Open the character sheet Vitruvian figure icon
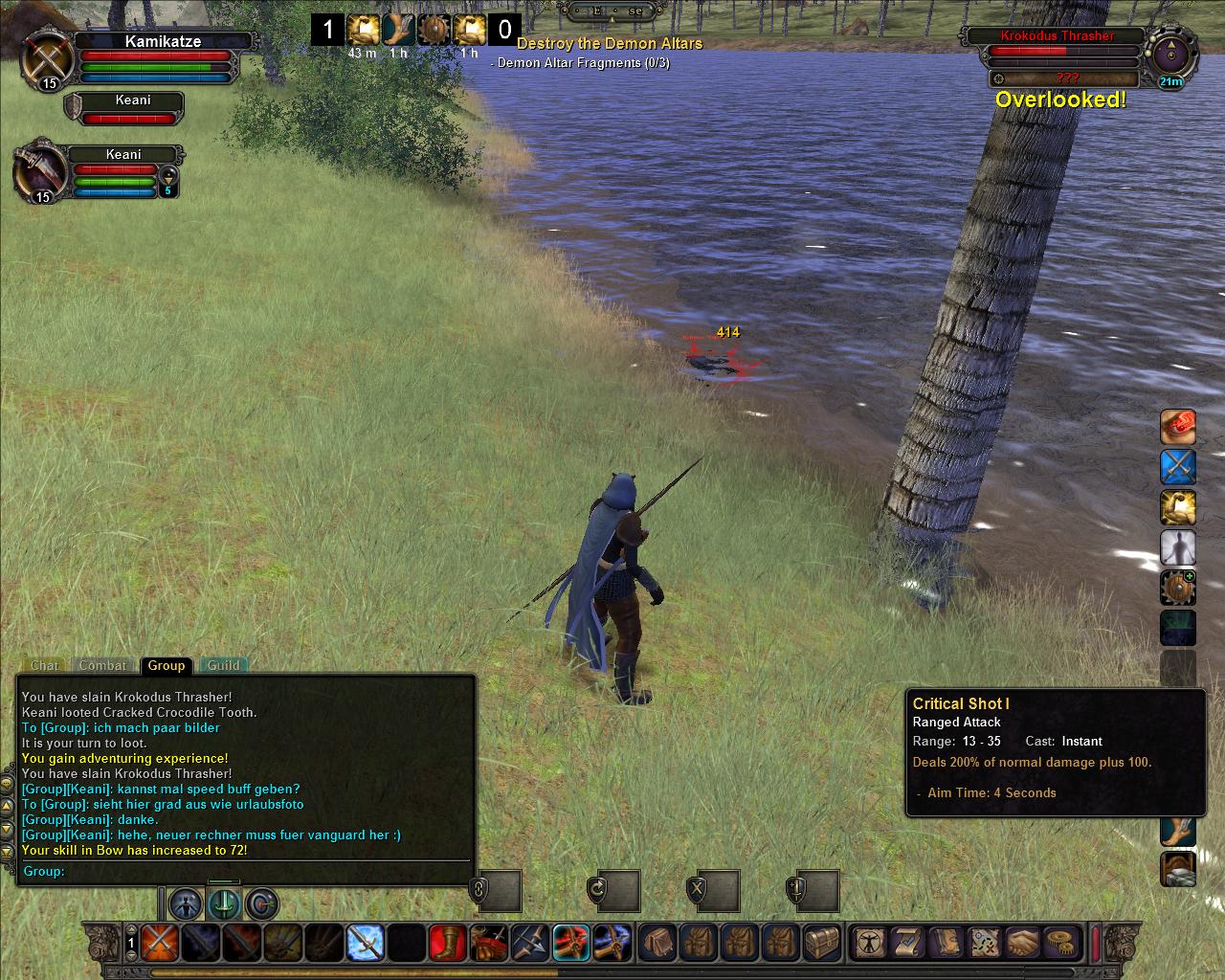This screenshot has height=980, width=1225. 870,943
